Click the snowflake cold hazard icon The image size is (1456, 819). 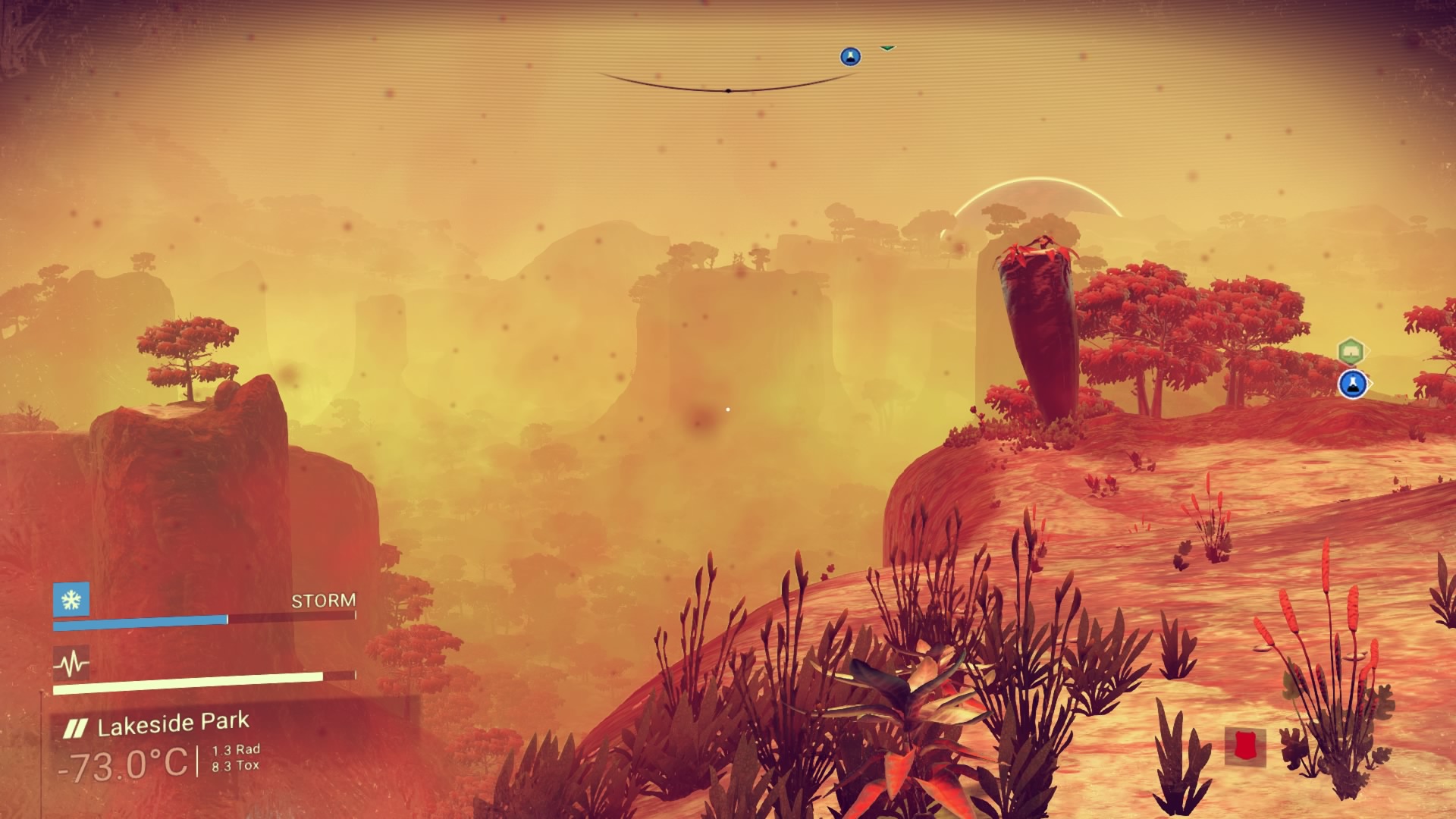[71, 601]
